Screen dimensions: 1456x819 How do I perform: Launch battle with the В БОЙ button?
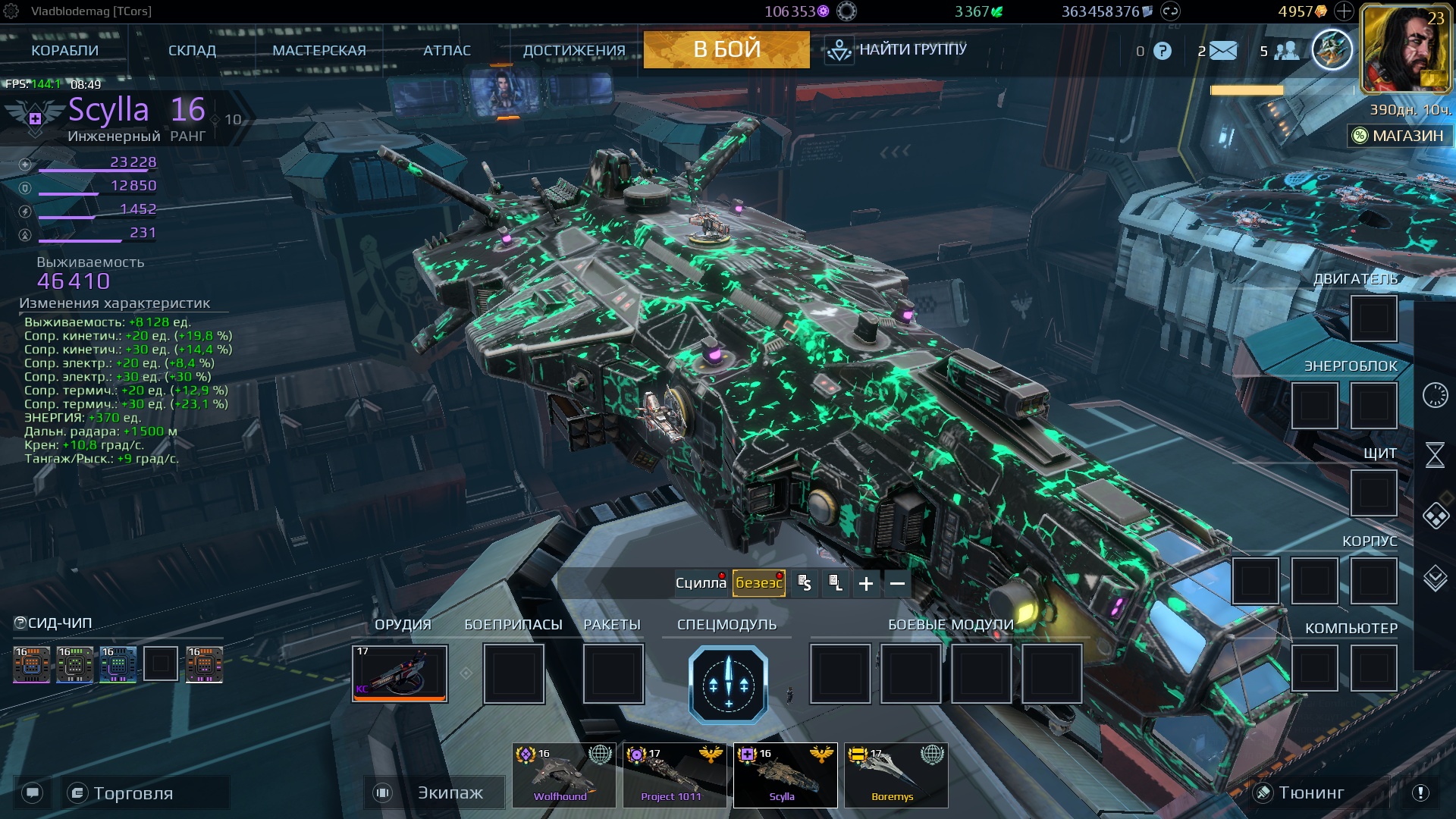coord(726,49)
